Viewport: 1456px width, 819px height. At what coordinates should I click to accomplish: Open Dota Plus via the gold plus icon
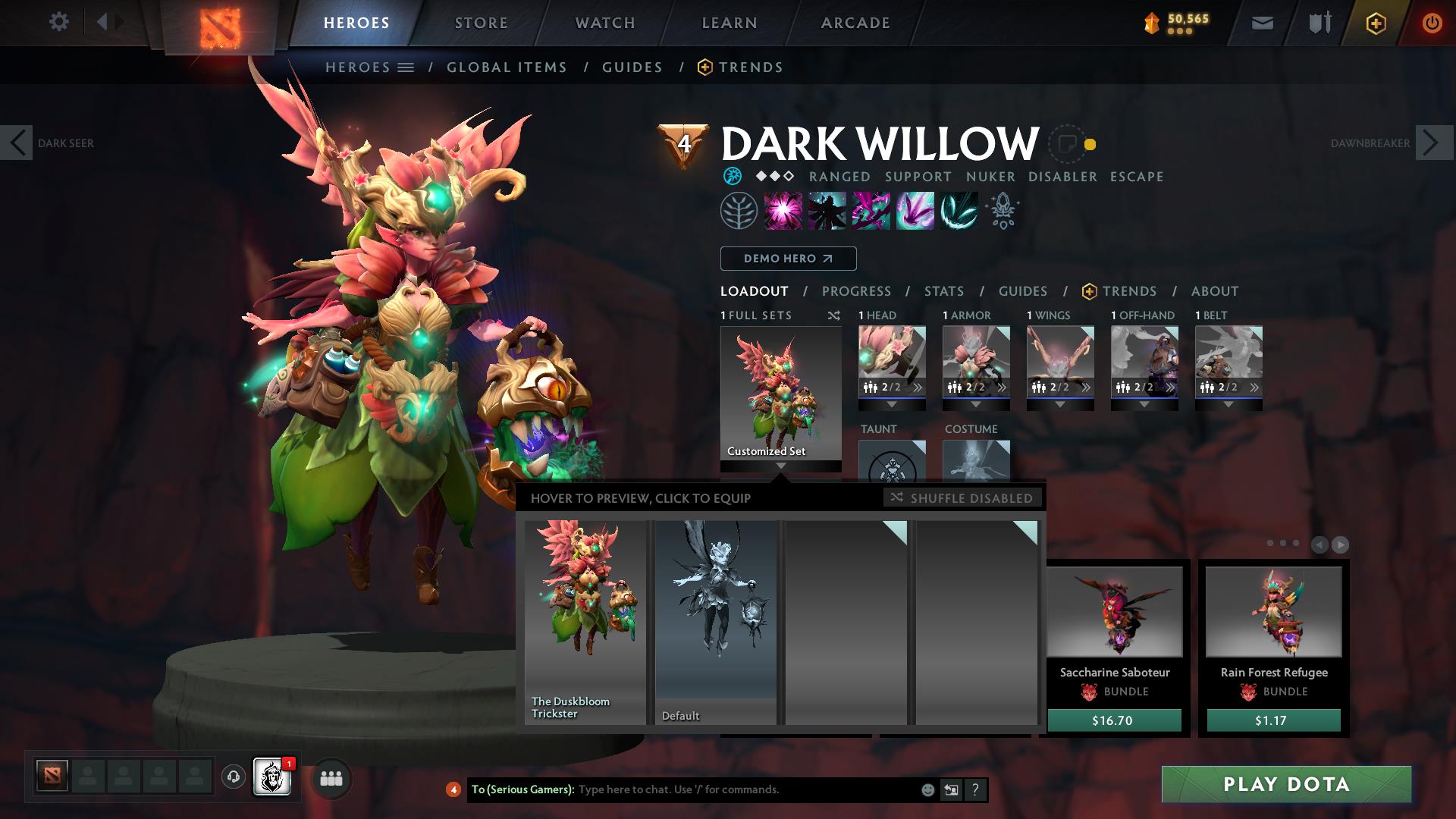(1378, 22)
